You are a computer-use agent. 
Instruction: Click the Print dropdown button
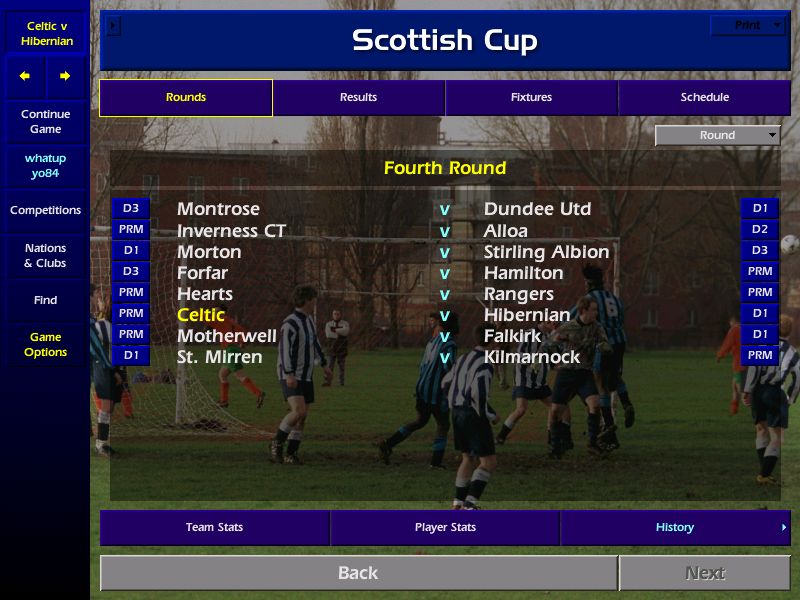click(748, 25)
